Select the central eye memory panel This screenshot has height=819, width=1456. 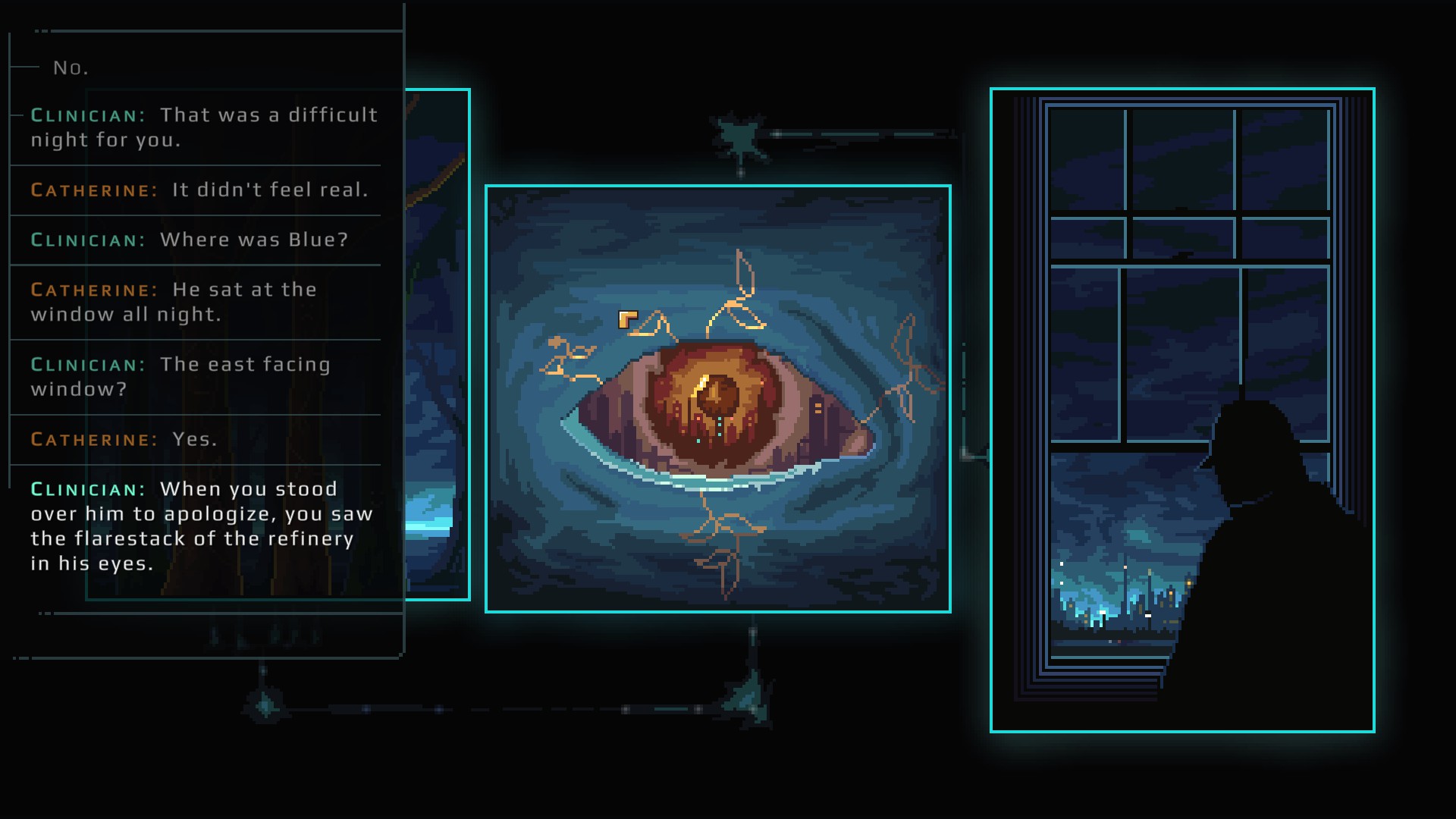717,398
